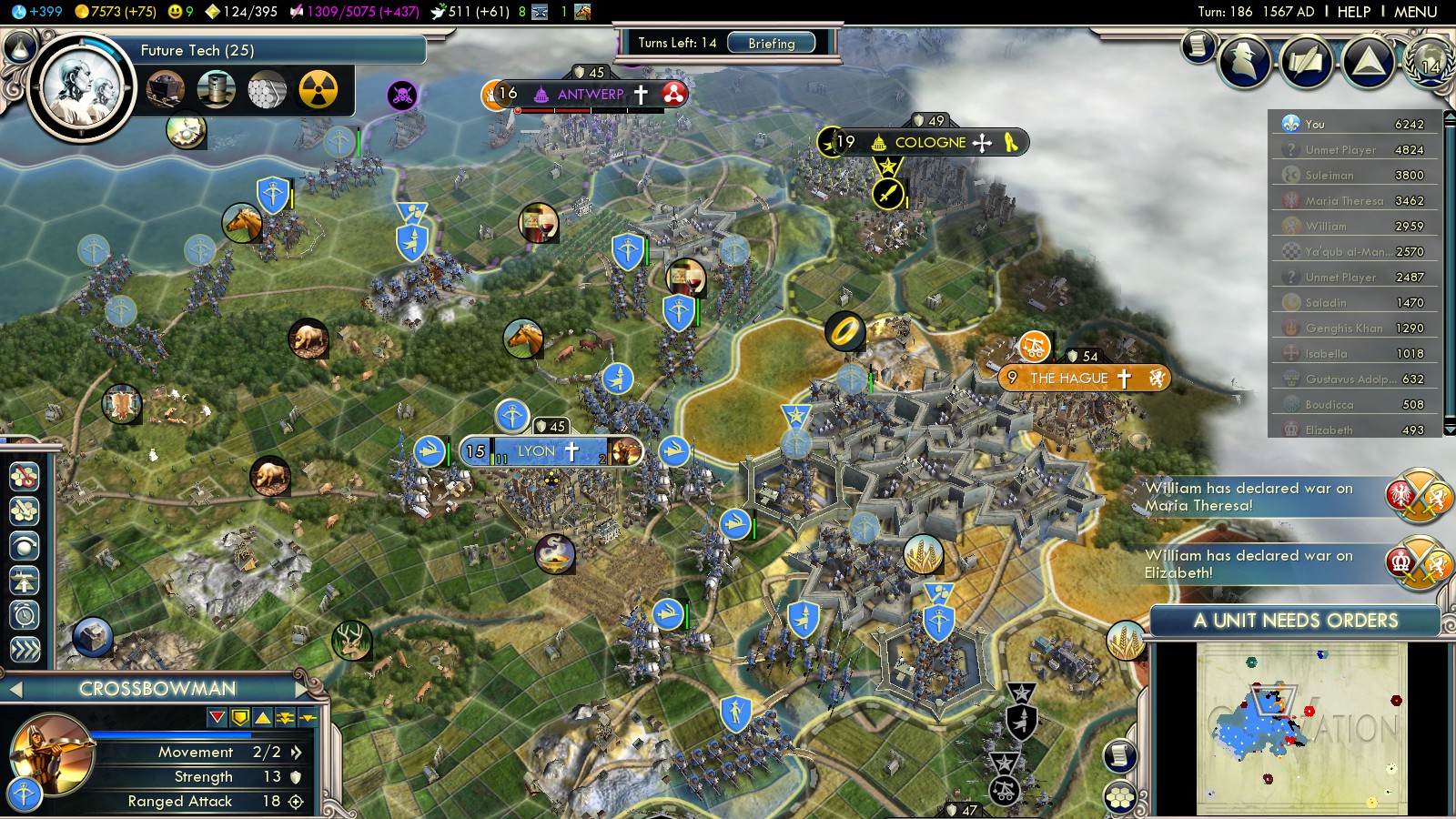Open social policies with the triangle icon
The width and height of the screenshot is (1456, 819).
[x=1368, y=61]
